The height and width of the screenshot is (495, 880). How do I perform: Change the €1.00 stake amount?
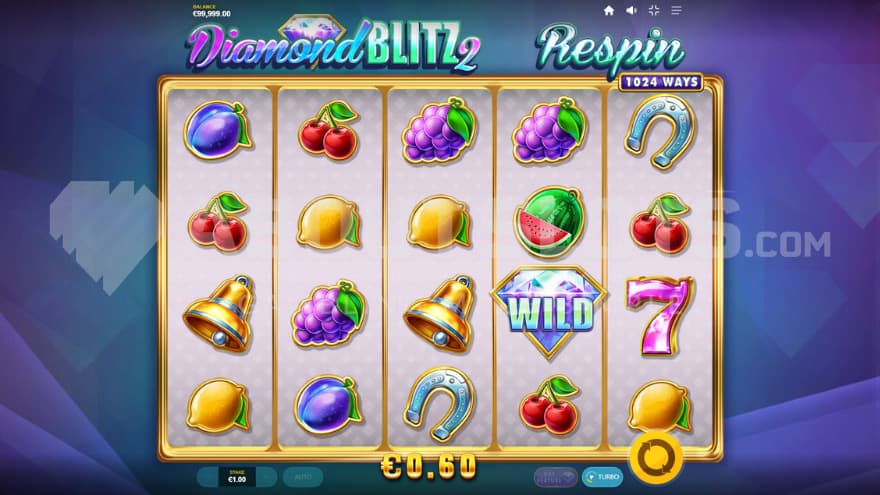pyautogui.click(x=237, y=477)
